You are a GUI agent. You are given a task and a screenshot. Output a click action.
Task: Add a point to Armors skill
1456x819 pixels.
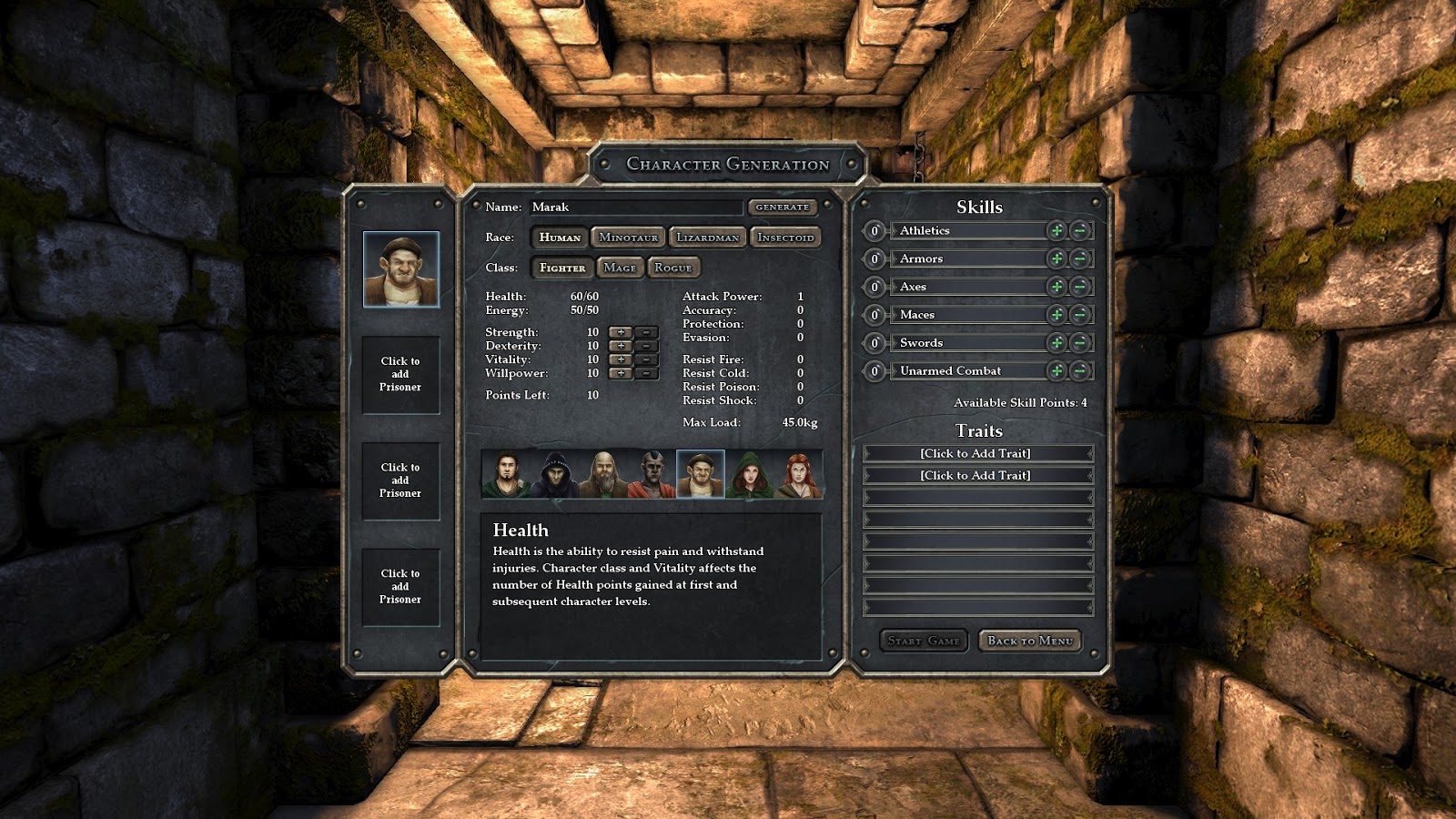(x=1056, y=259)
